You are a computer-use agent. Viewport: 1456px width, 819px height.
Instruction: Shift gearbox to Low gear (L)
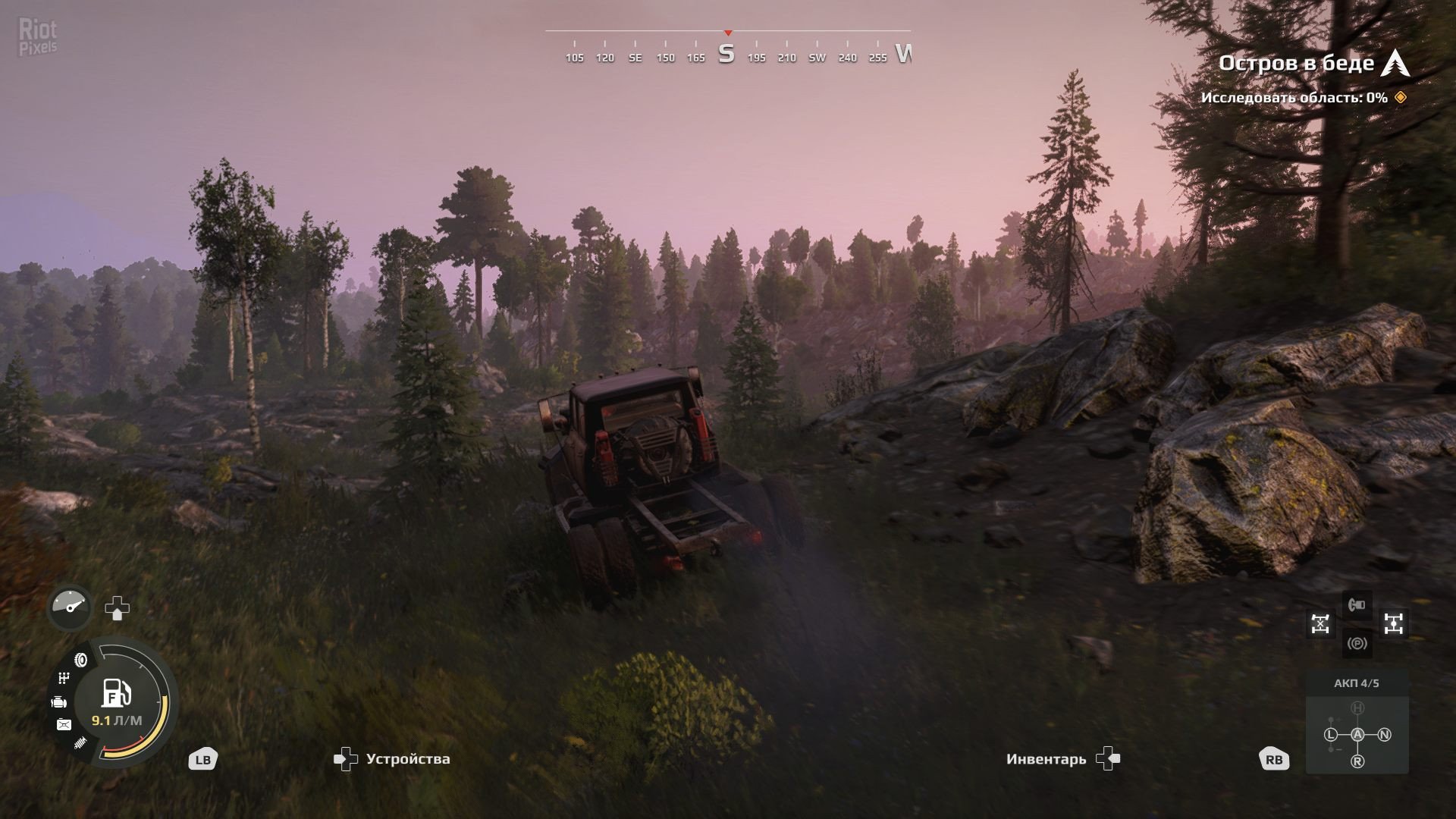coord(1331,734)
